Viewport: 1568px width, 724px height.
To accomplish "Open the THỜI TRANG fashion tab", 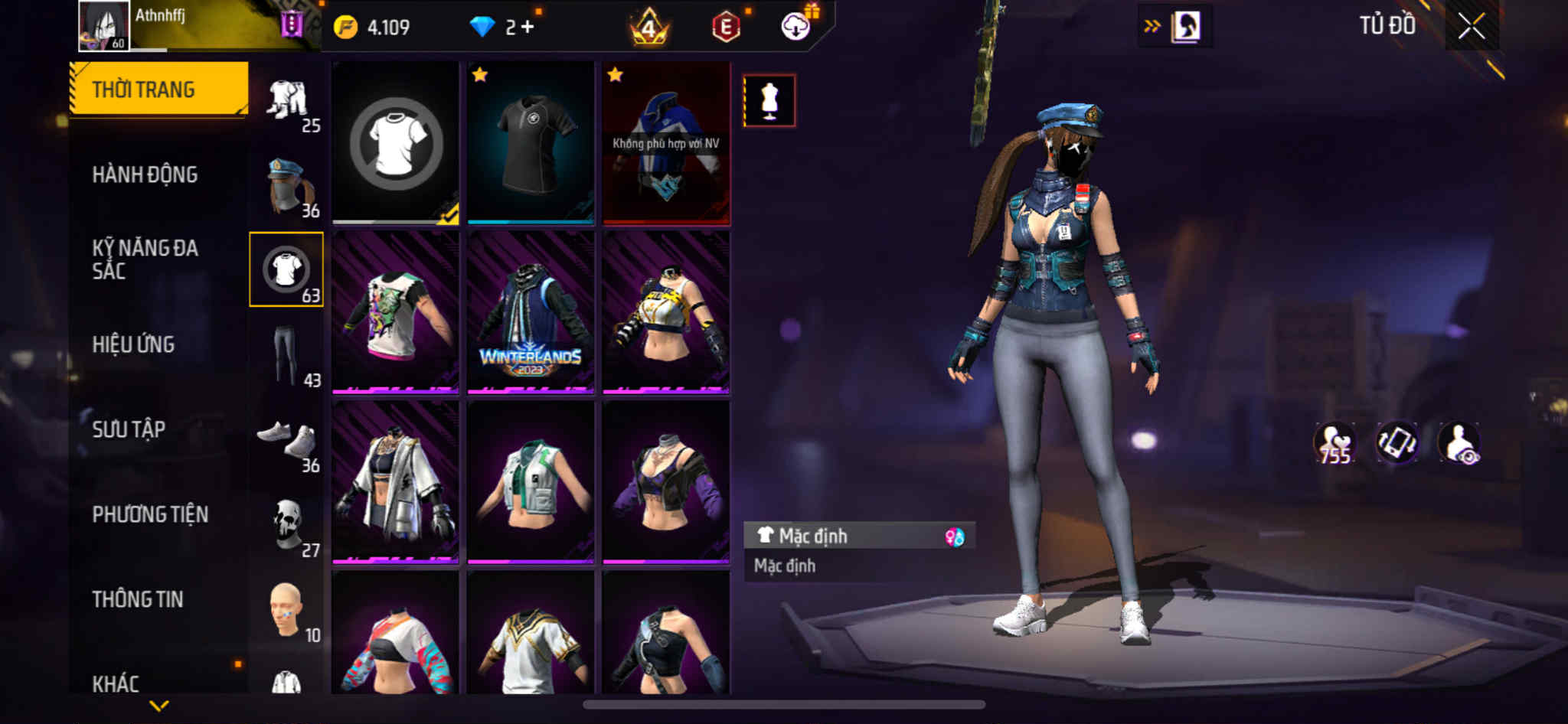I will 158,89.
